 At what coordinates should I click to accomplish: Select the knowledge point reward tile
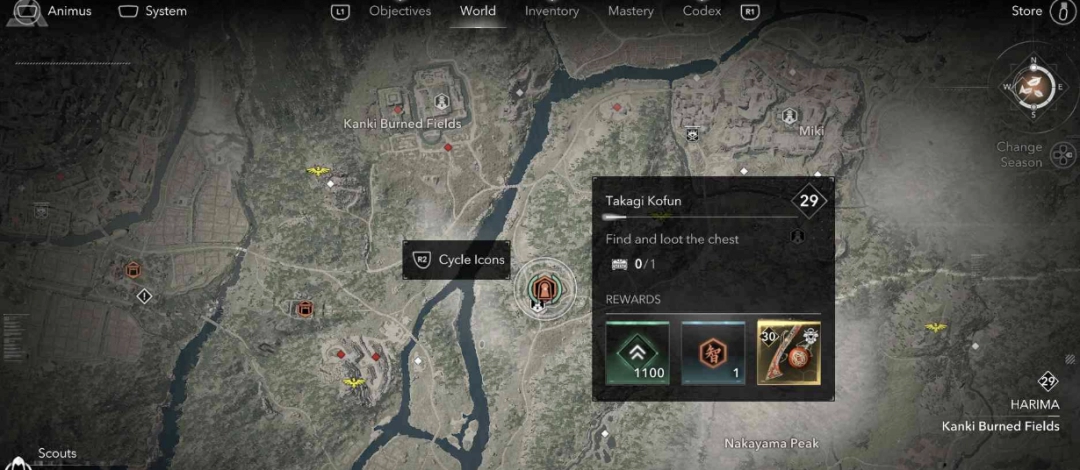pos(713,352)
